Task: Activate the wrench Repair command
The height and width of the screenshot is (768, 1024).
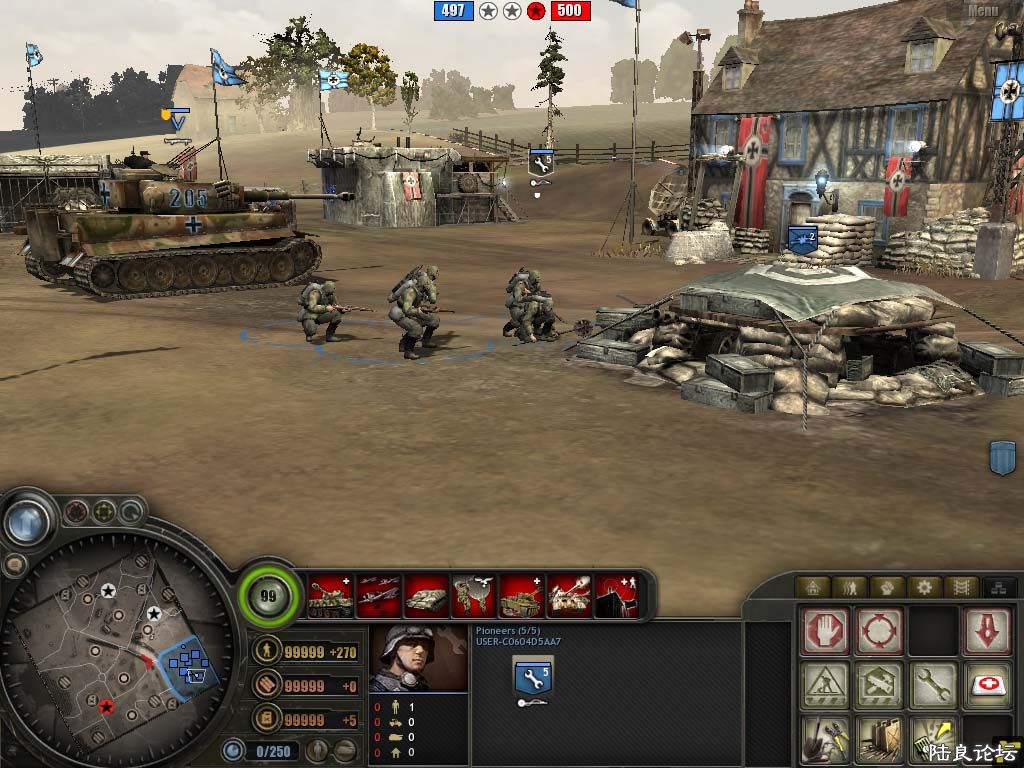Action: 932,686
